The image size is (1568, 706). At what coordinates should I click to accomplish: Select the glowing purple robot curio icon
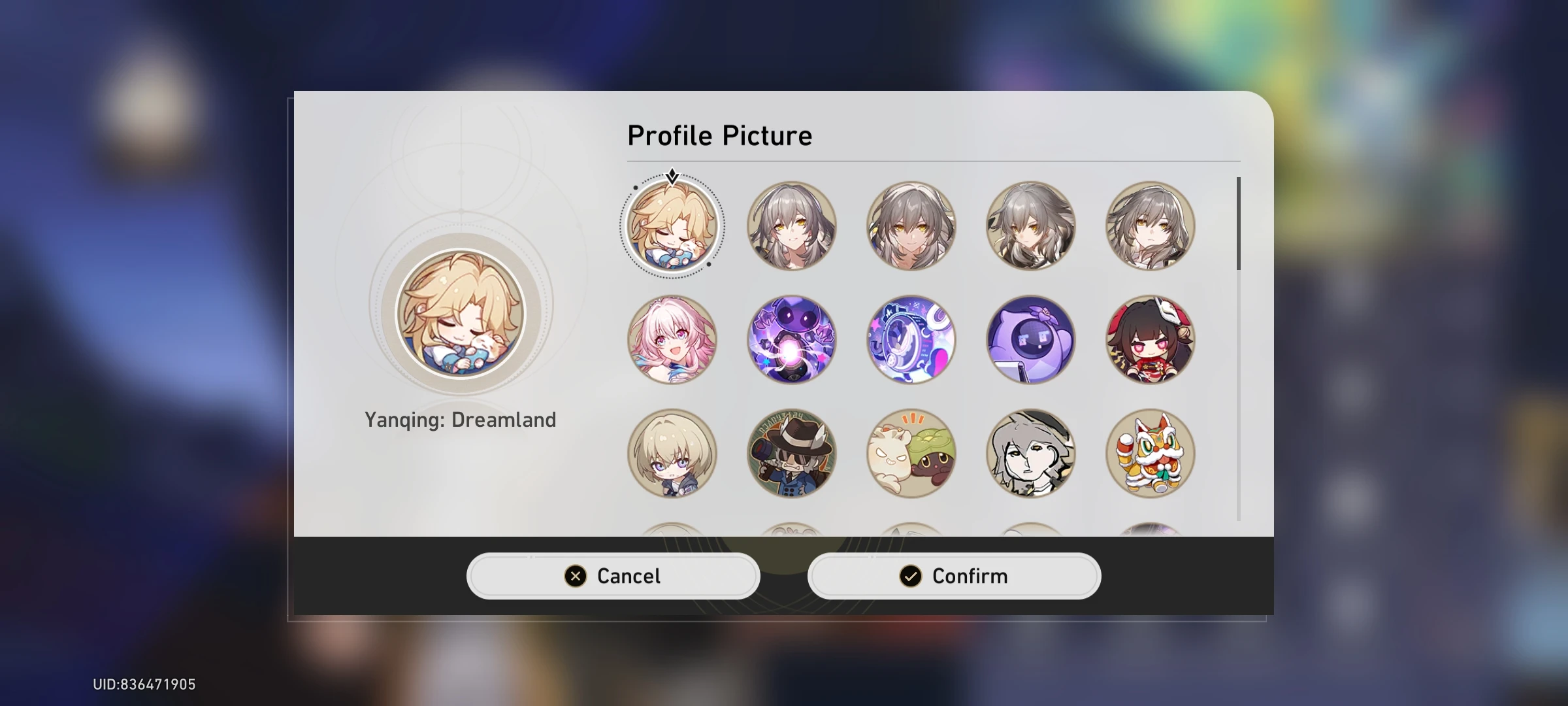click(791, 339)
